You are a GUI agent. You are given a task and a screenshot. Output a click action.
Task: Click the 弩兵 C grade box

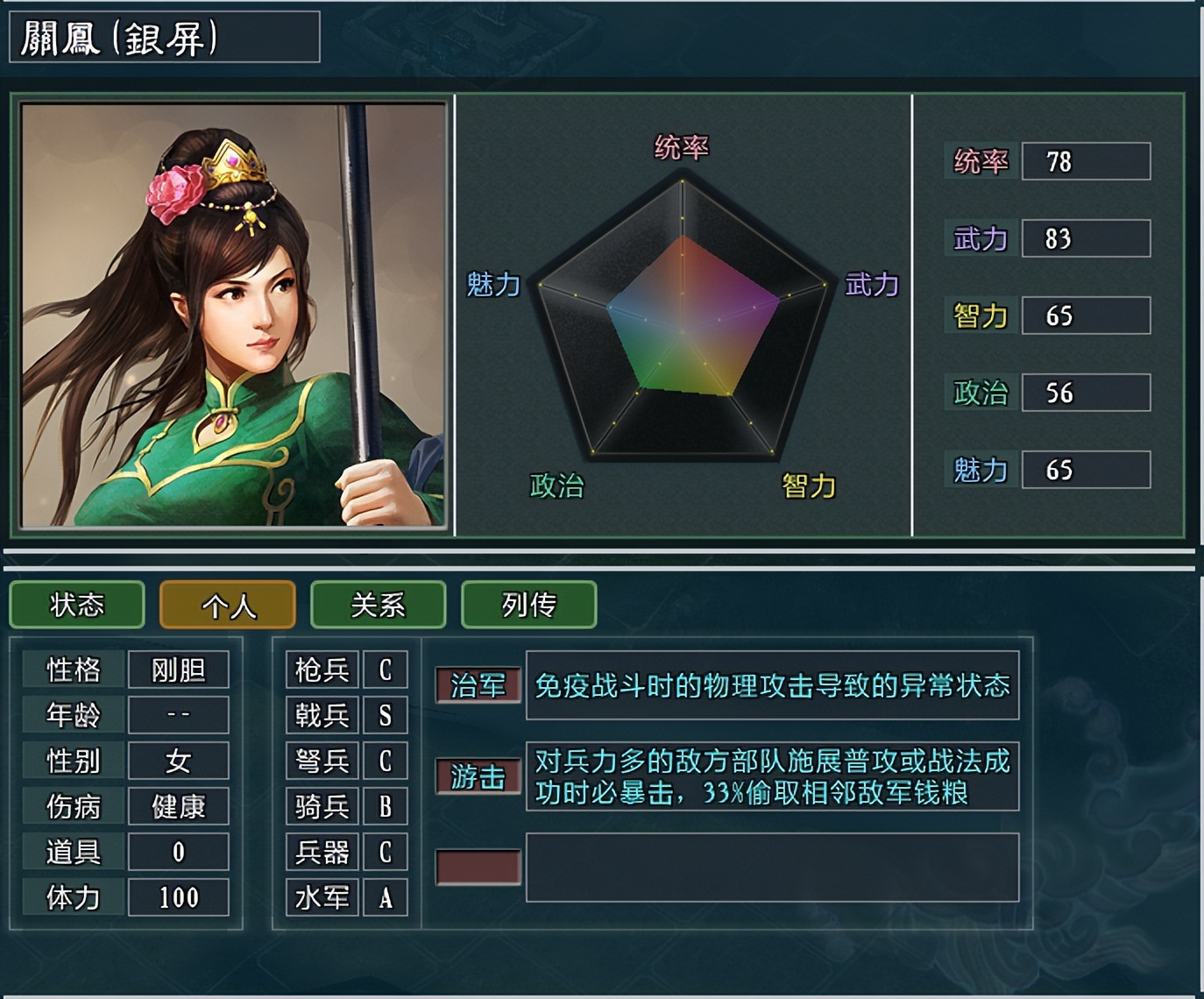point(386,761)
